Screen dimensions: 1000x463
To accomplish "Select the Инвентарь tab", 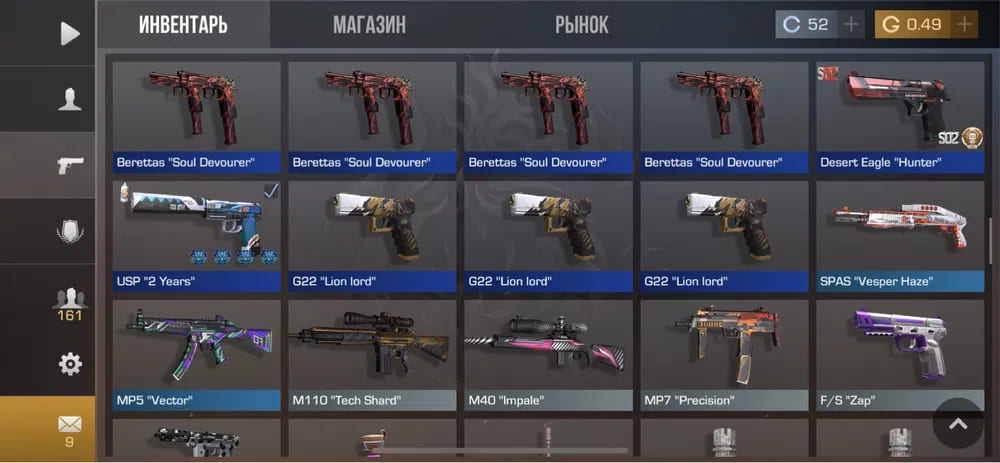I will [183, 25].
